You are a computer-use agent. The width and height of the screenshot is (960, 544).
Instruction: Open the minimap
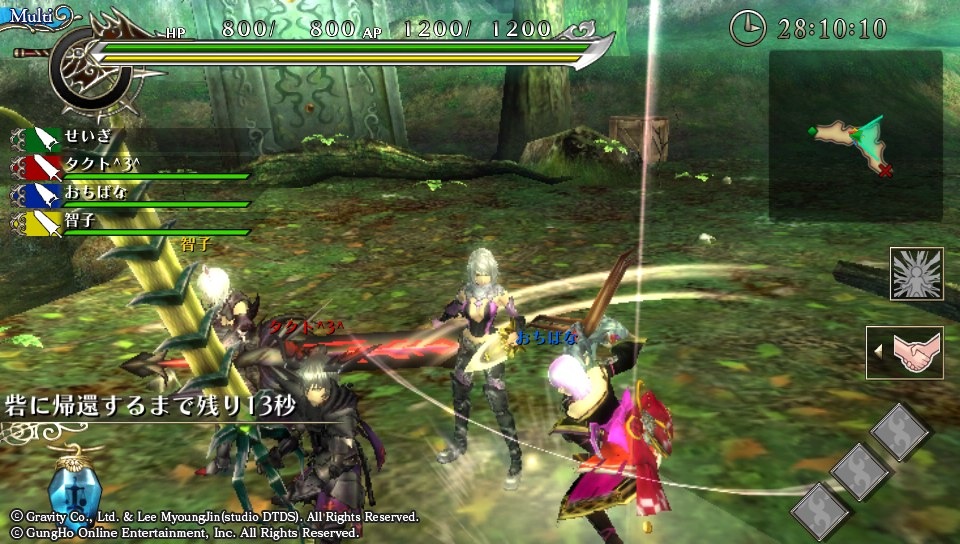(855, 135)
